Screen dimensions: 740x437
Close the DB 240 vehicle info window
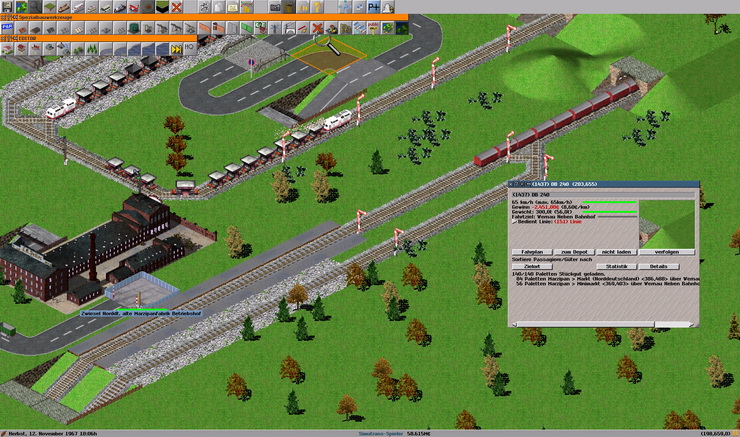coord(512,185)
